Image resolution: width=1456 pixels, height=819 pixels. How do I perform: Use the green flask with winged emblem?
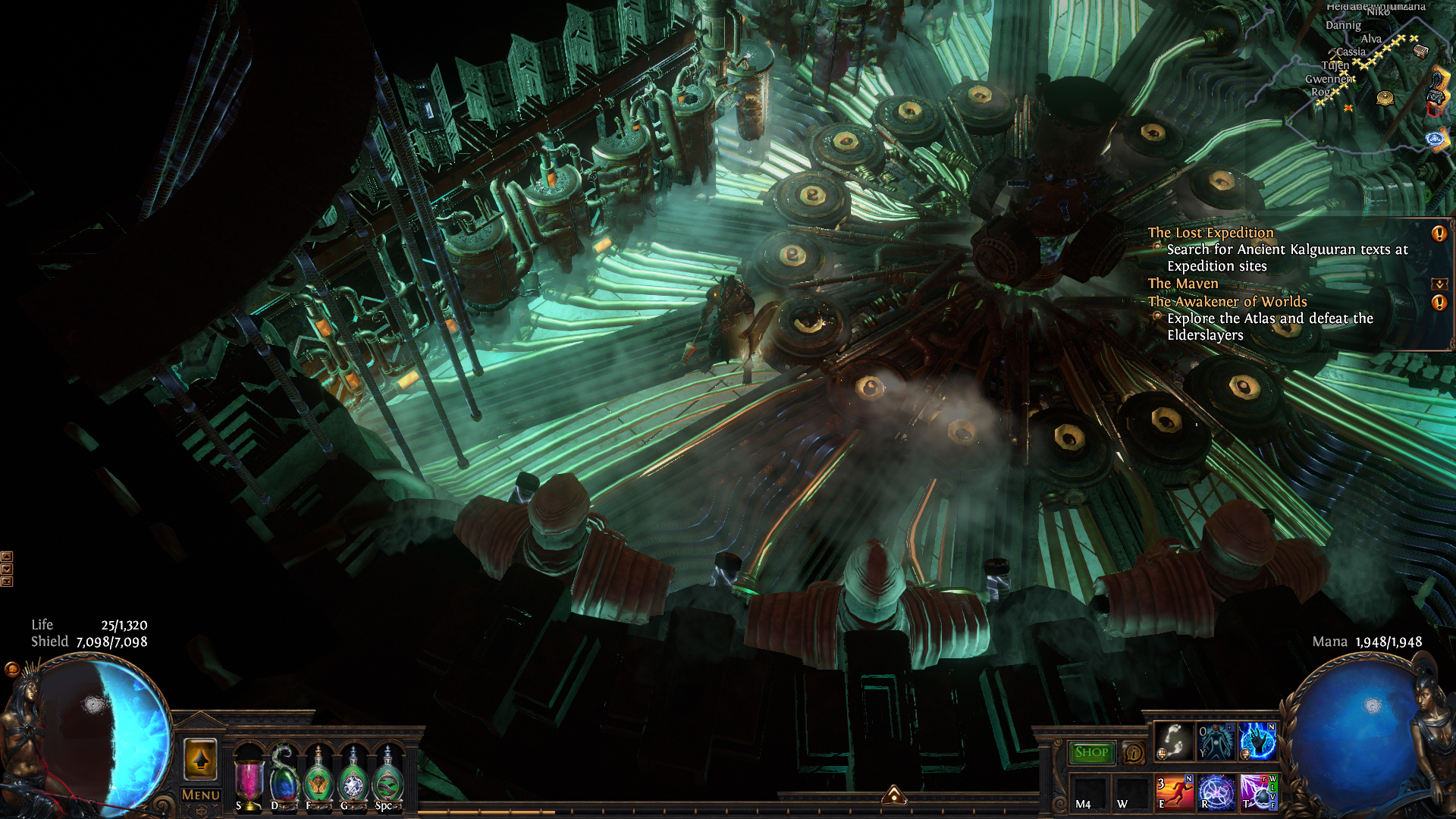click(318, 781)
